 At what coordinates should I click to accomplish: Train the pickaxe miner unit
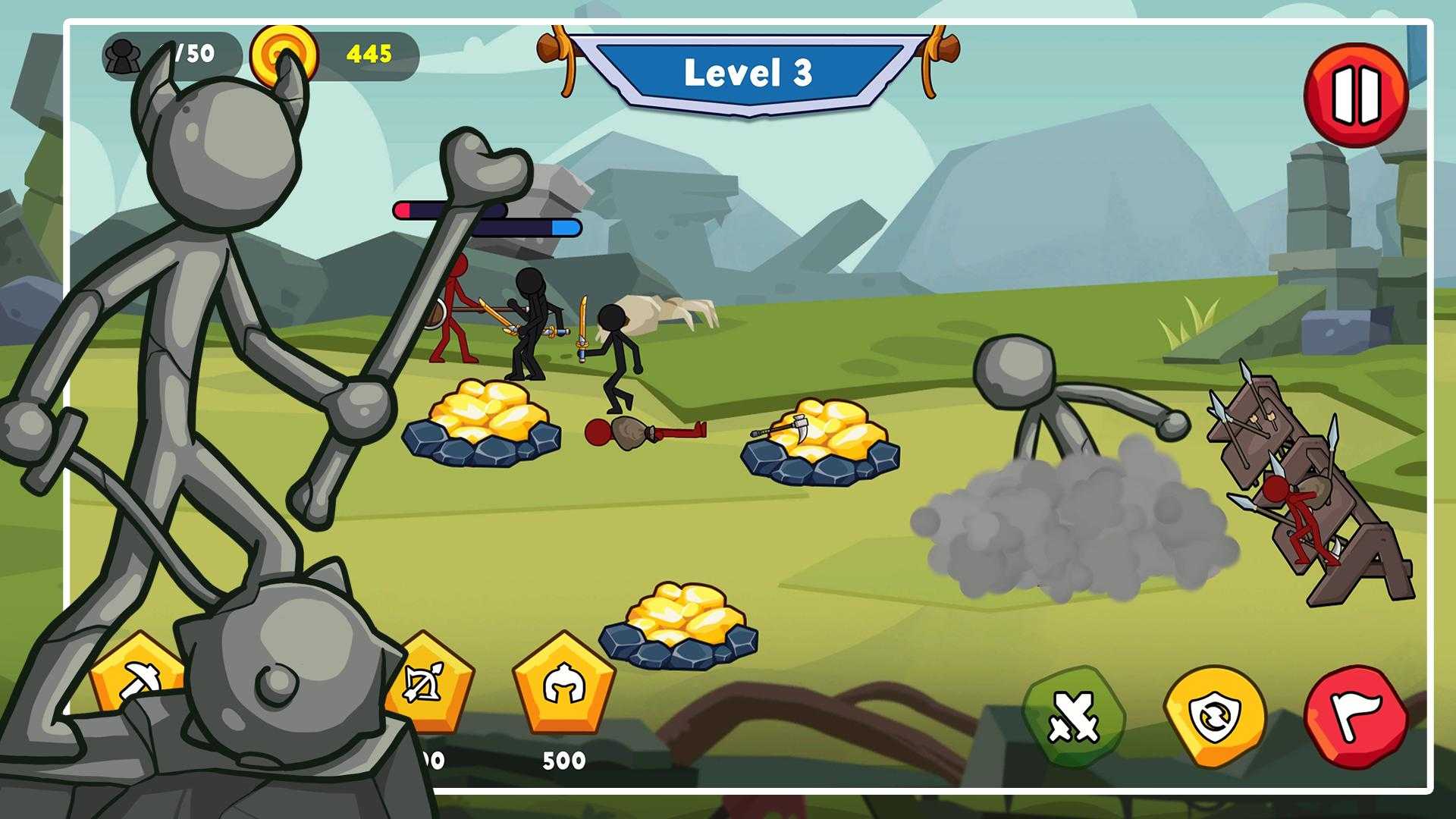(140, 677)
